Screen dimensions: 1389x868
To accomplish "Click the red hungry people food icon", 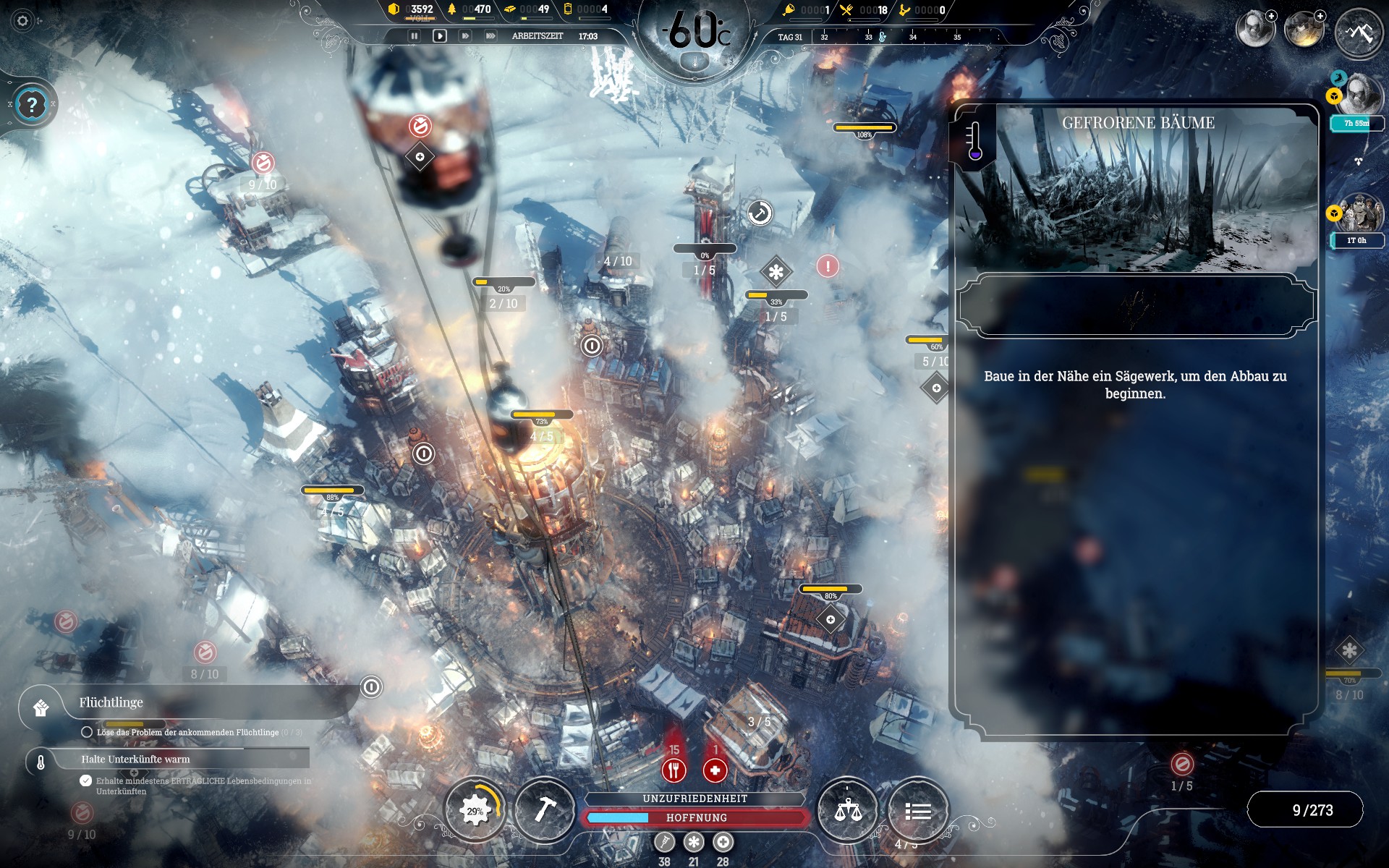I will pyautogui.click(x=674, y=770).
